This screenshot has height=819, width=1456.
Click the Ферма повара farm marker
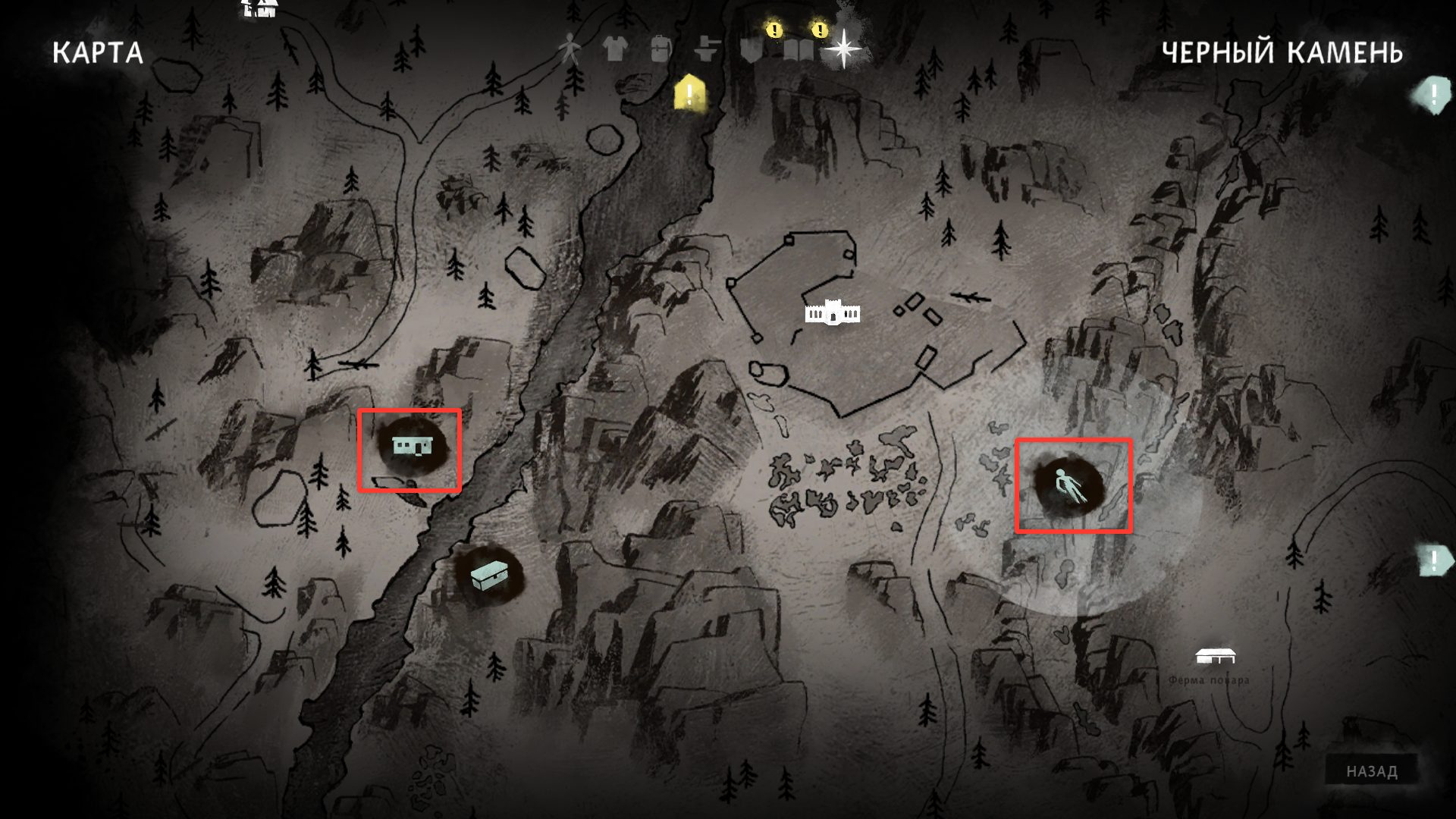pos(1215,655)
